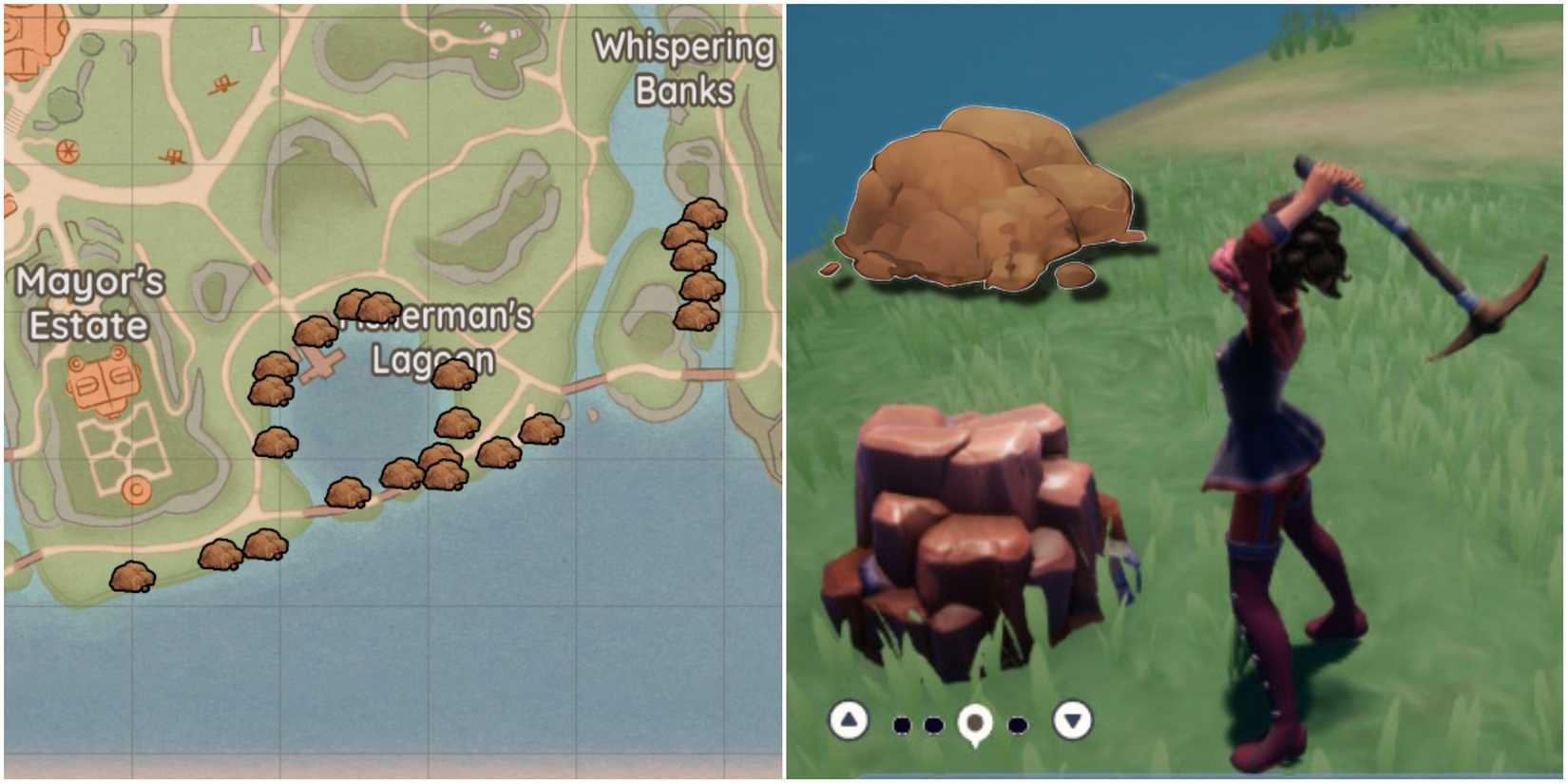Screen dimensions: 1568x784
Task: Click the Mayor's Estate map label
Action: click(x=89, y=304)
